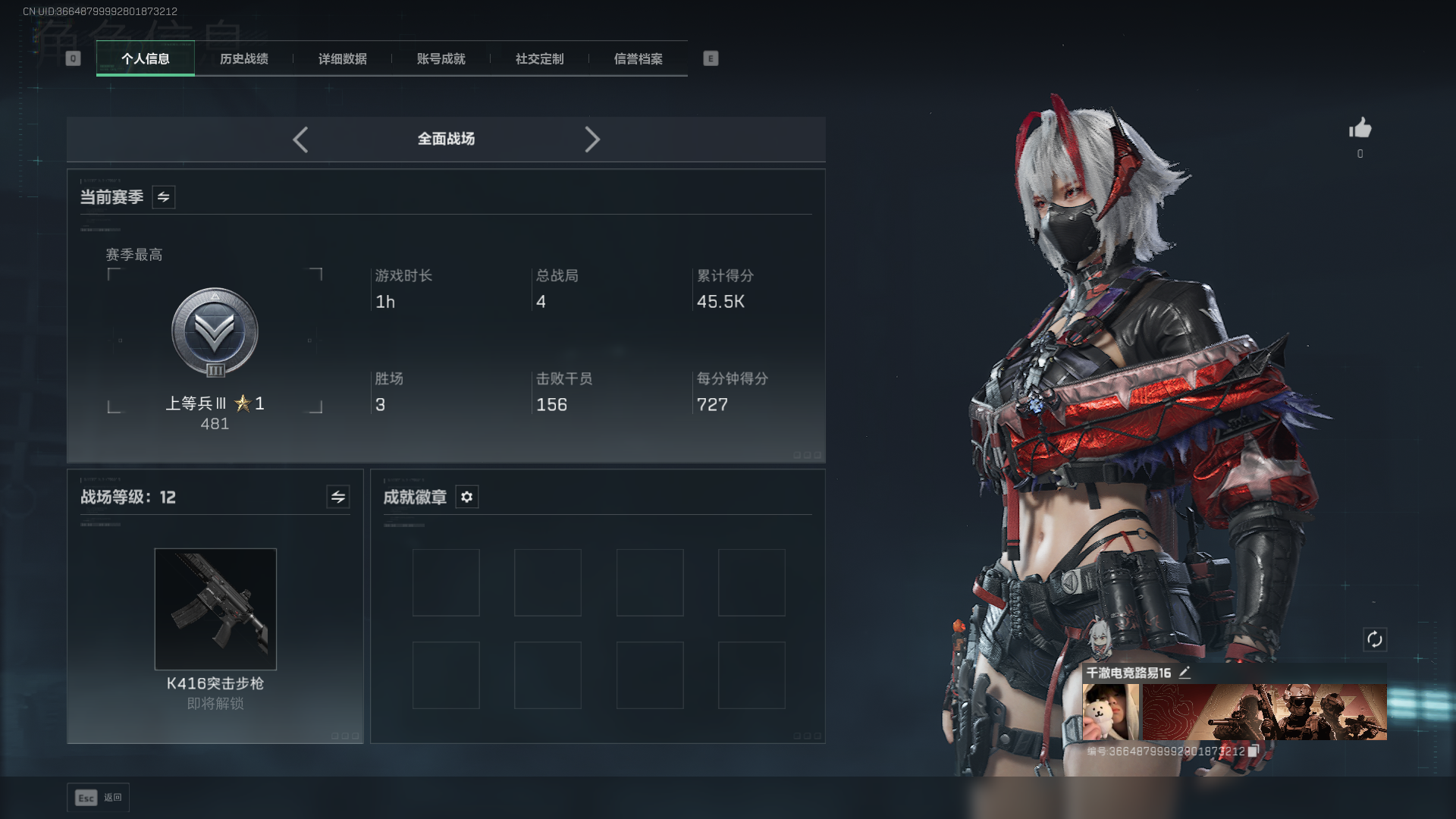Click the left arrow beside 全面战场
Viewport: 1456px width, 819px height.
coord(300,140)
